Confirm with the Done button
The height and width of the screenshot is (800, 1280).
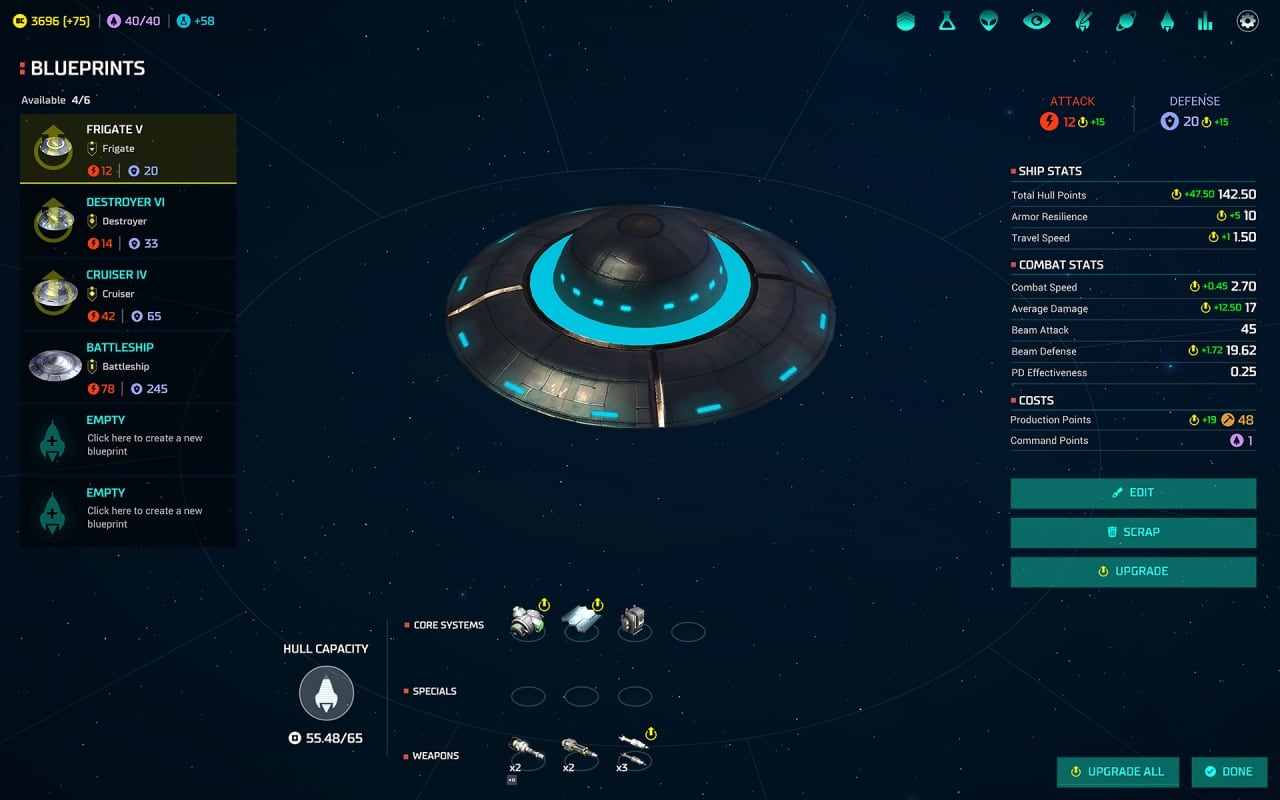coord(1229,772)
